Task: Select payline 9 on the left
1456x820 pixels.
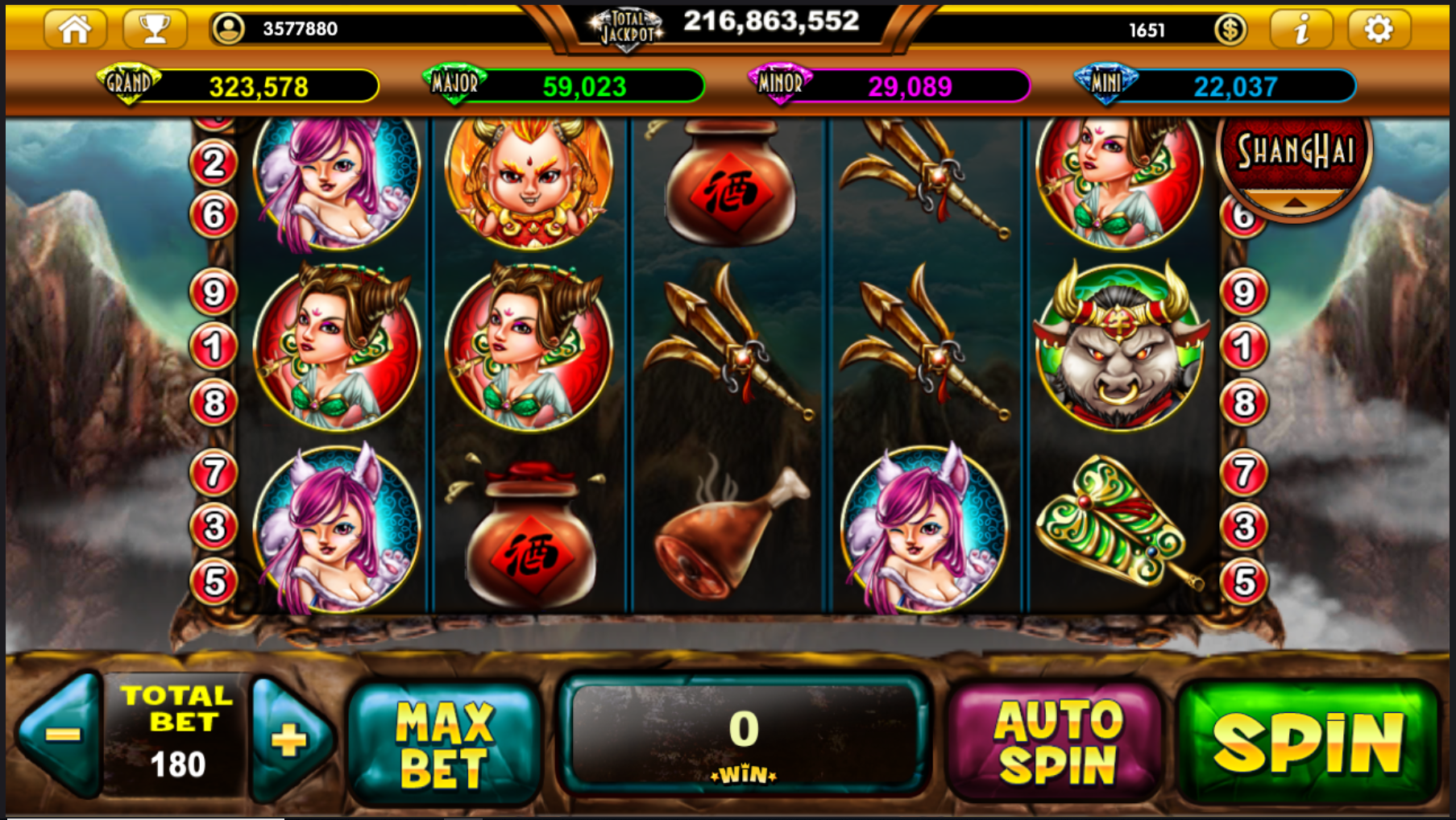Action: (214, 292)
